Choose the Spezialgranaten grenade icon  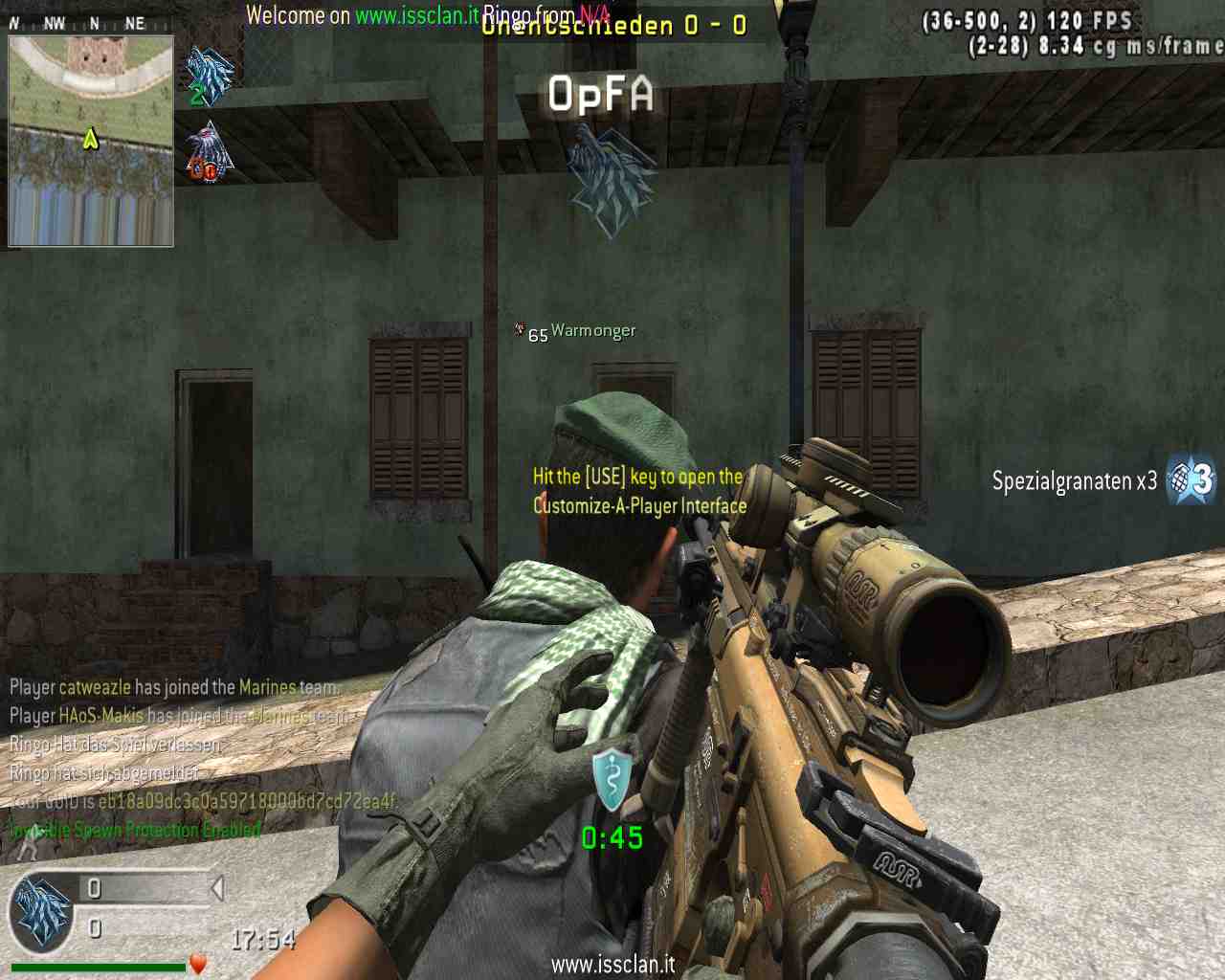pos(1192,479)
